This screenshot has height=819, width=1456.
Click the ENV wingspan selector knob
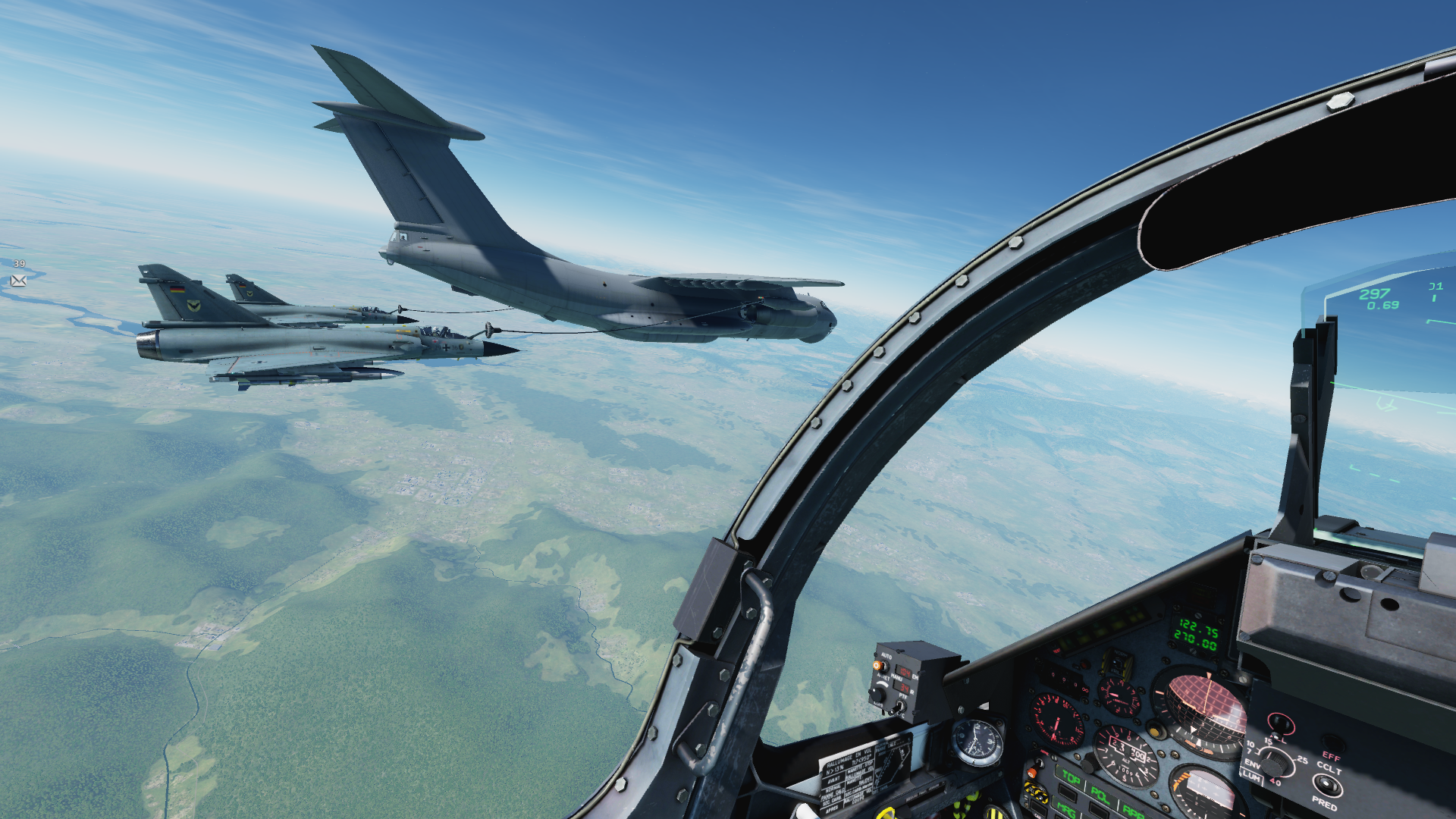tap(1276, 761)
